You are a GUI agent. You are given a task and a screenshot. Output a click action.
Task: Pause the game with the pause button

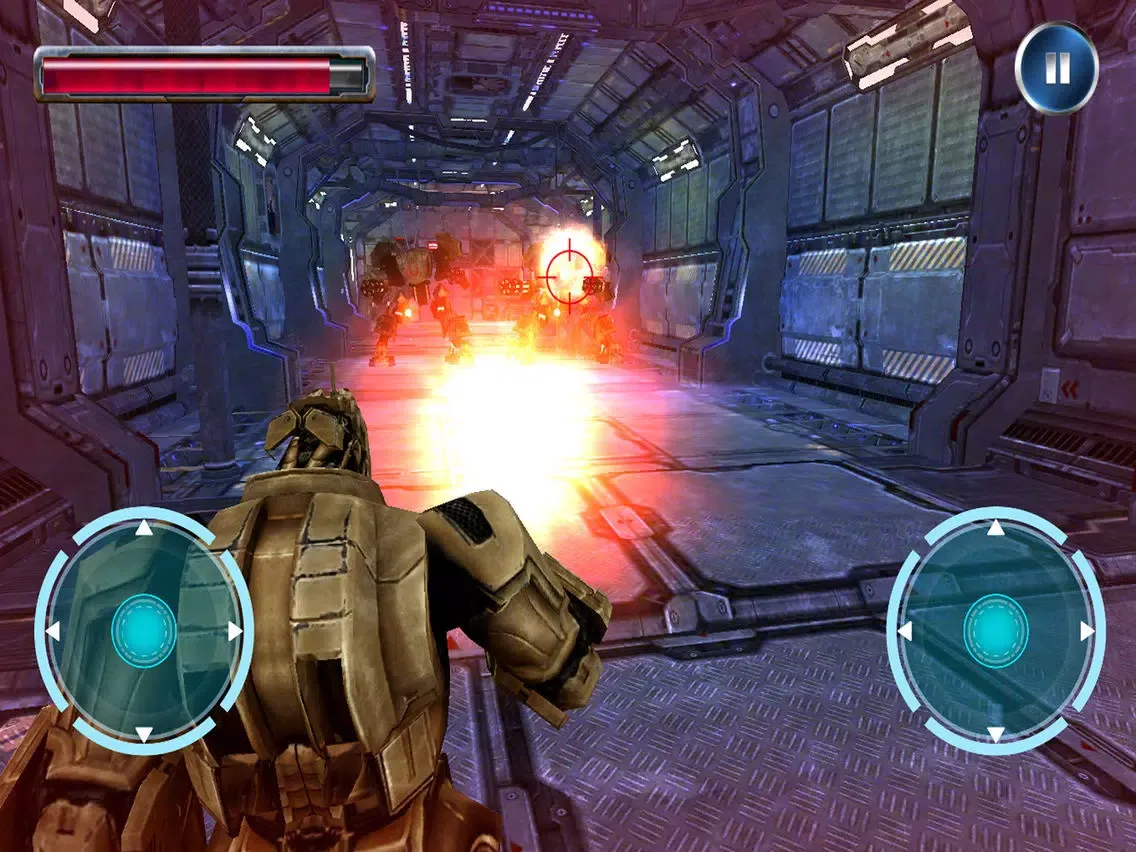tap(1057, 68)
